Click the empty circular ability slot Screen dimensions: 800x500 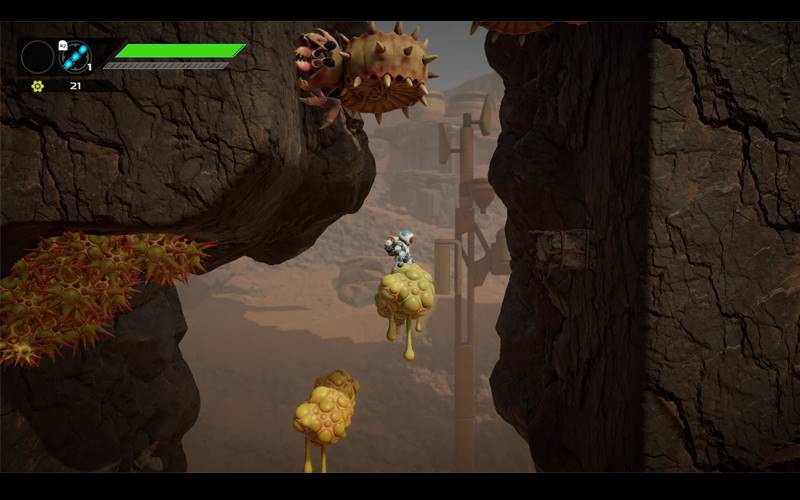pyautogui.click(x=37, y=56)
